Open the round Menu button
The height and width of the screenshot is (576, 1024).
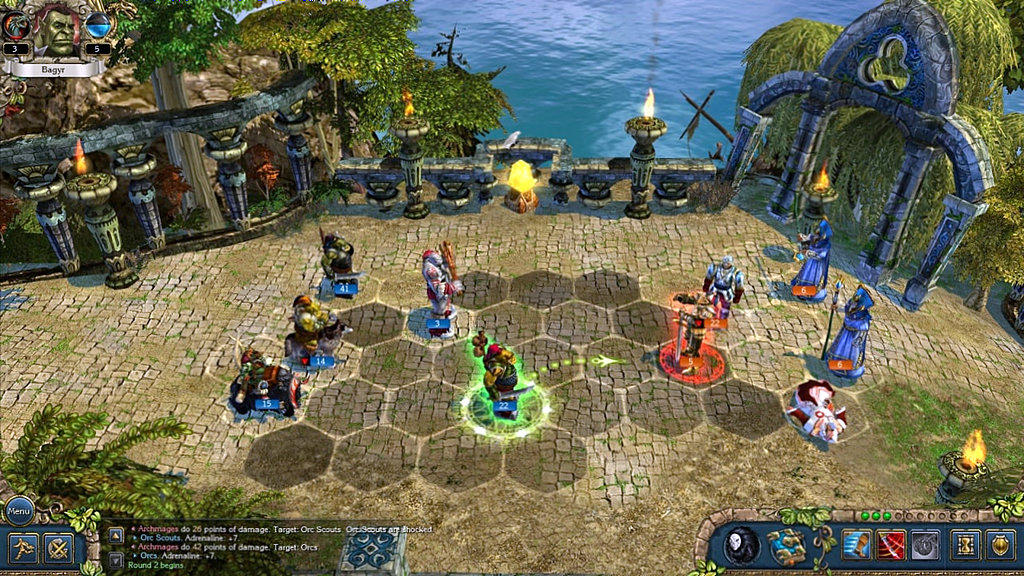coord(20,511)
